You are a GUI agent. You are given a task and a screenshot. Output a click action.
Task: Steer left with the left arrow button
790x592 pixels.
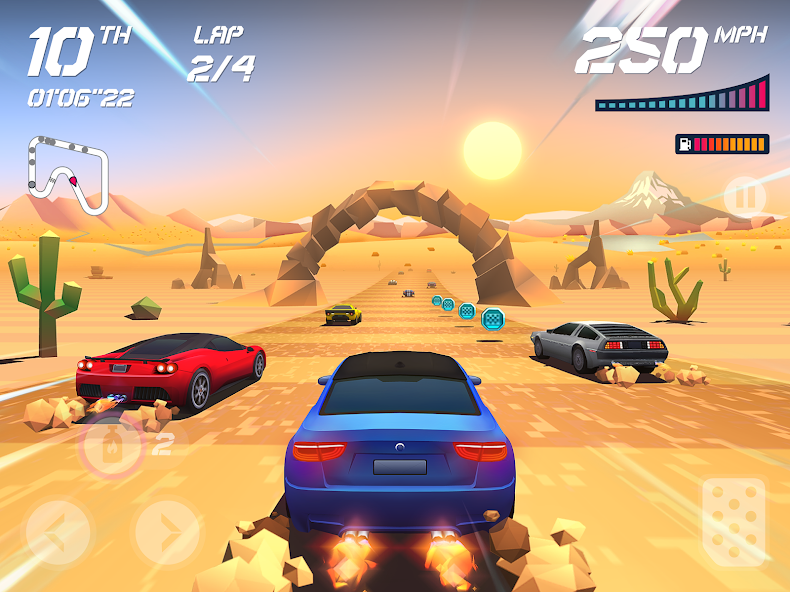(59, 531)
